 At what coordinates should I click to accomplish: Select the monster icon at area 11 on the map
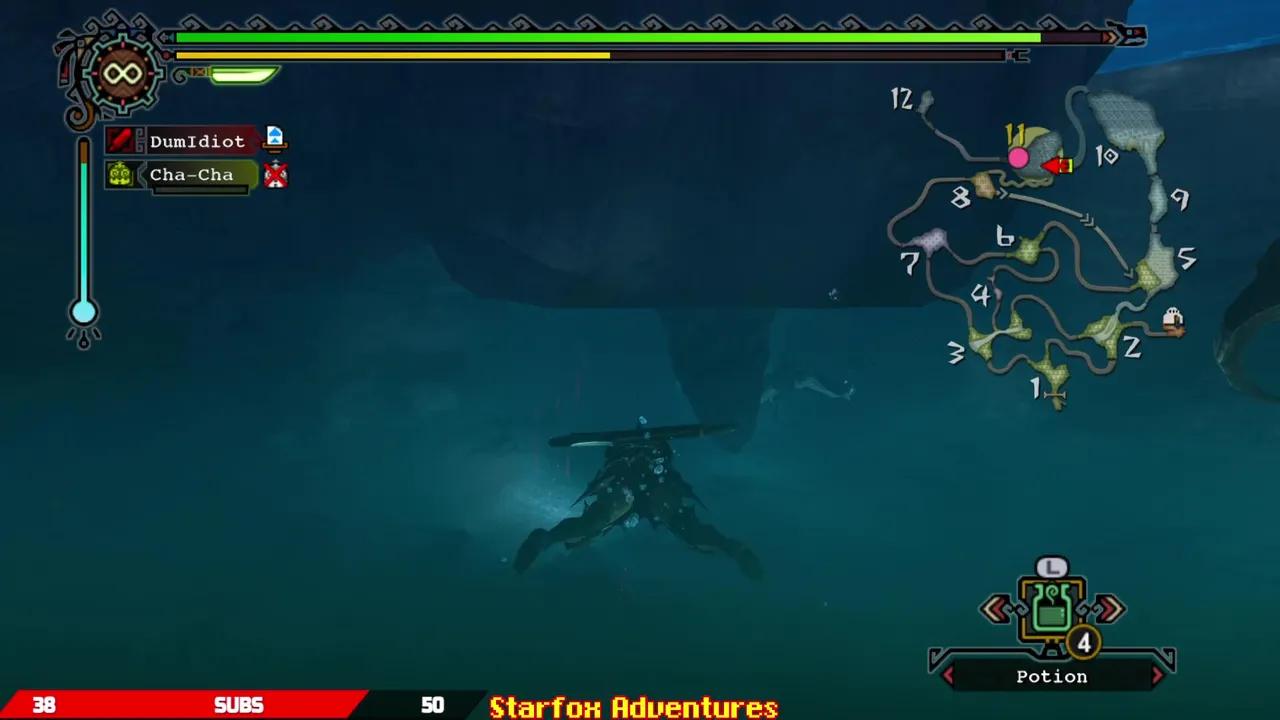(1057, 165)
